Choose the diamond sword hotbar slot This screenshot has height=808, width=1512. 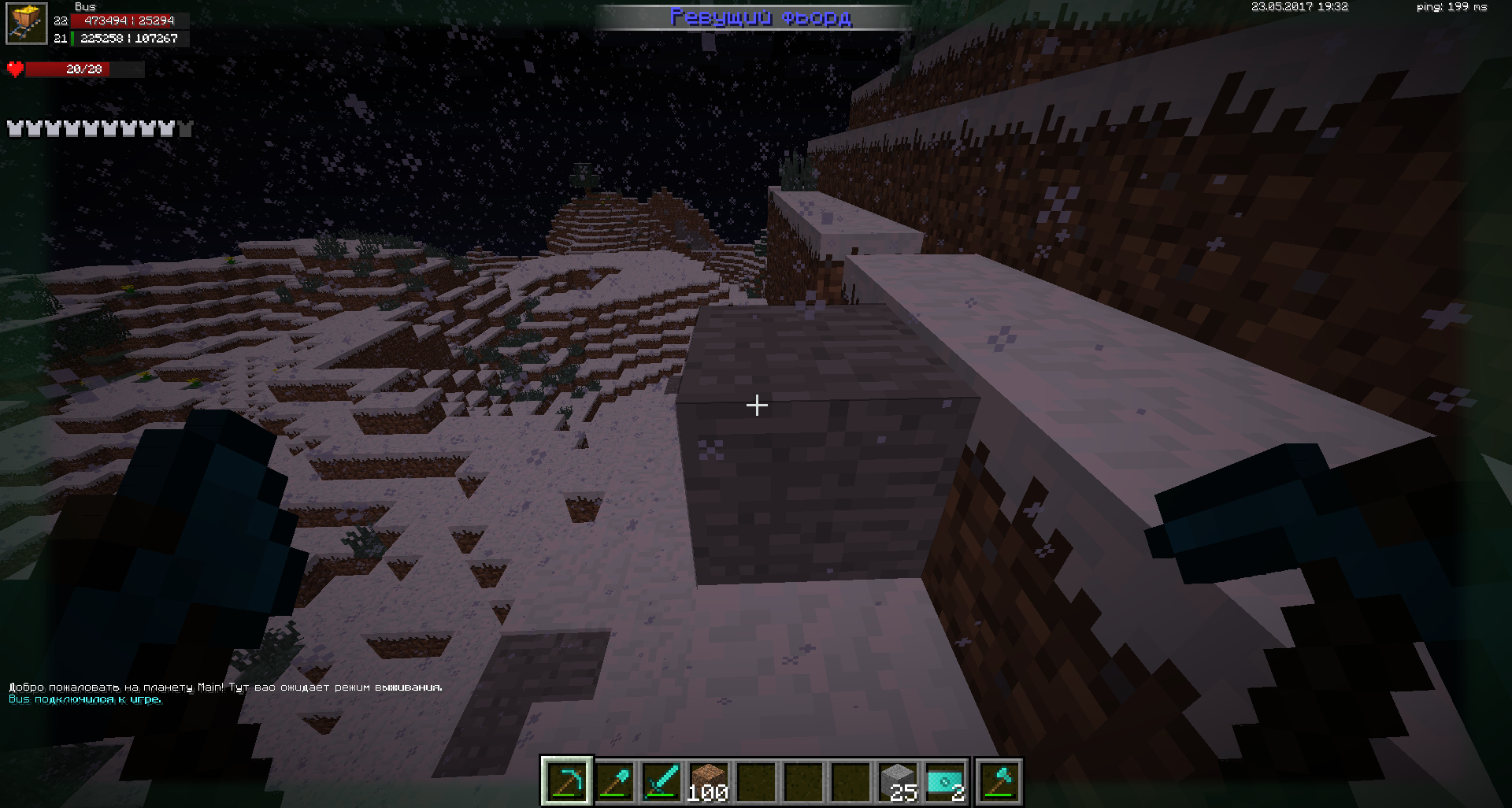(661, 781)
